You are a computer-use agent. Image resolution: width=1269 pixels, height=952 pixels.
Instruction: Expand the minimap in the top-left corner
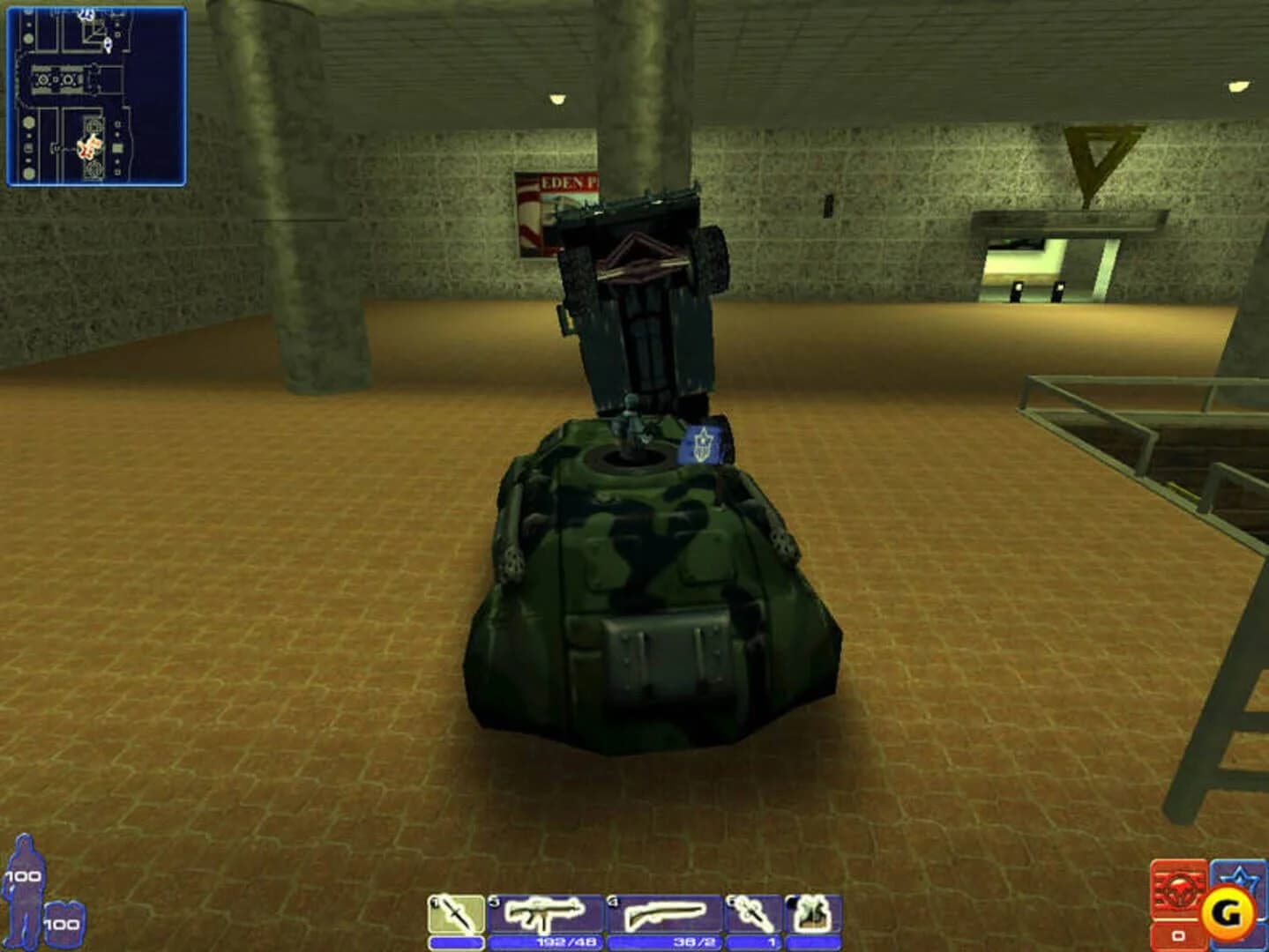(97, 97)
